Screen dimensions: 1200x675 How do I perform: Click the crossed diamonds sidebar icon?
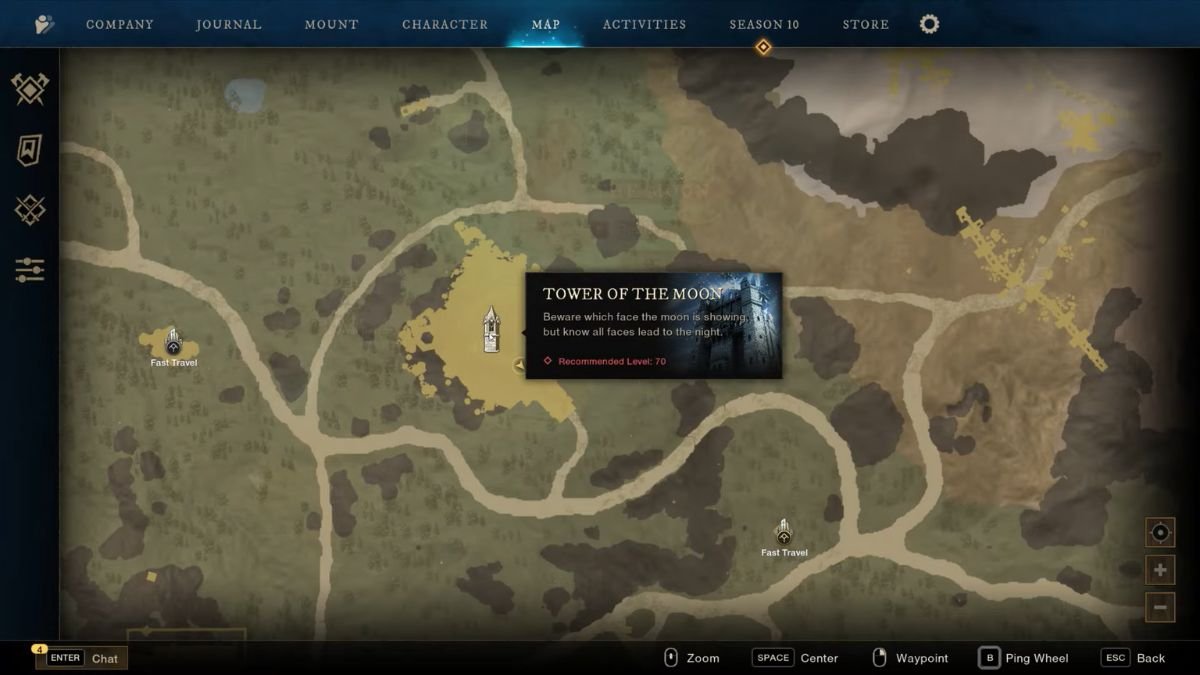[x=30, y=210]
